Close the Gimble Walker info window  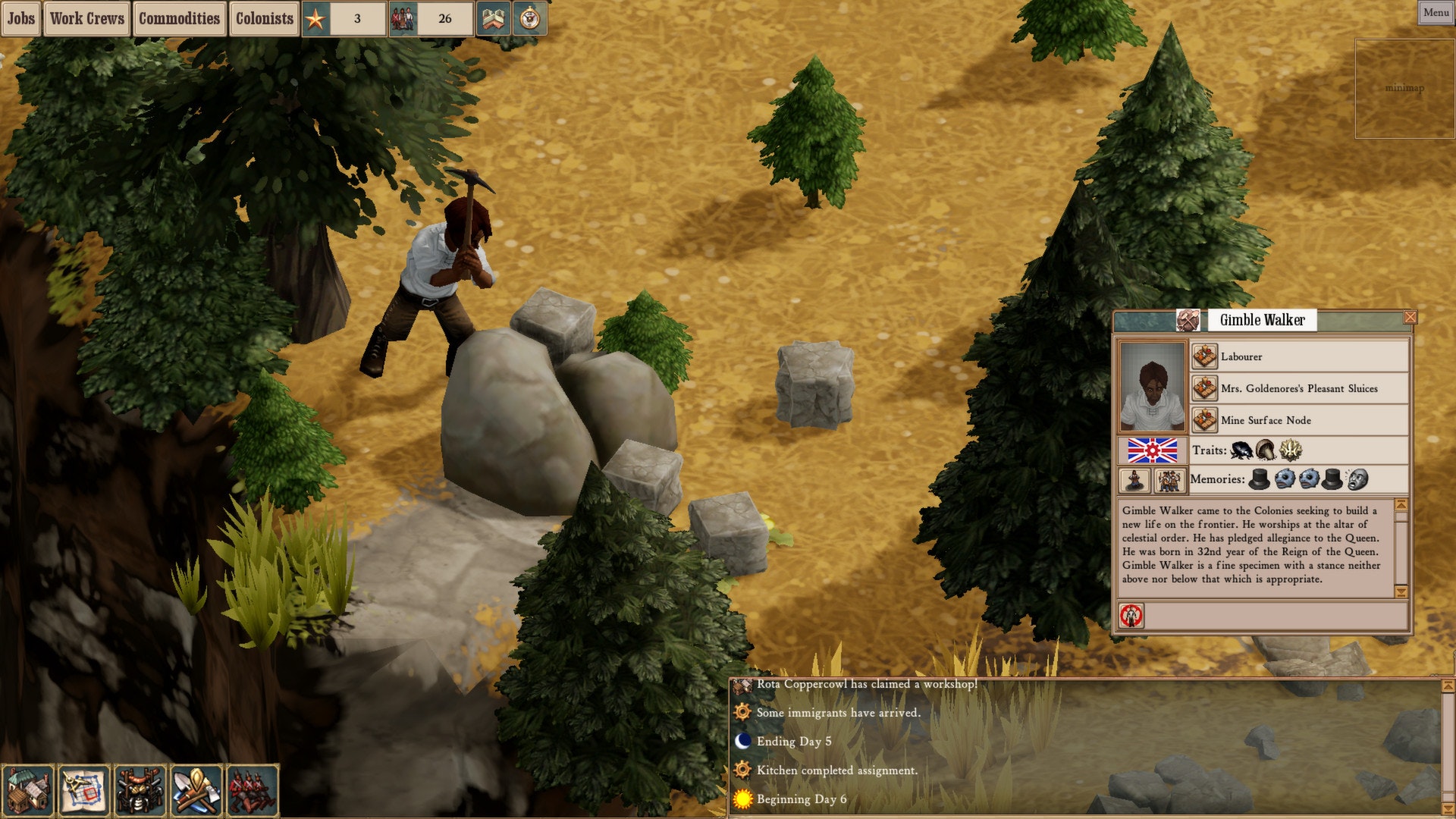point(1410,317)
